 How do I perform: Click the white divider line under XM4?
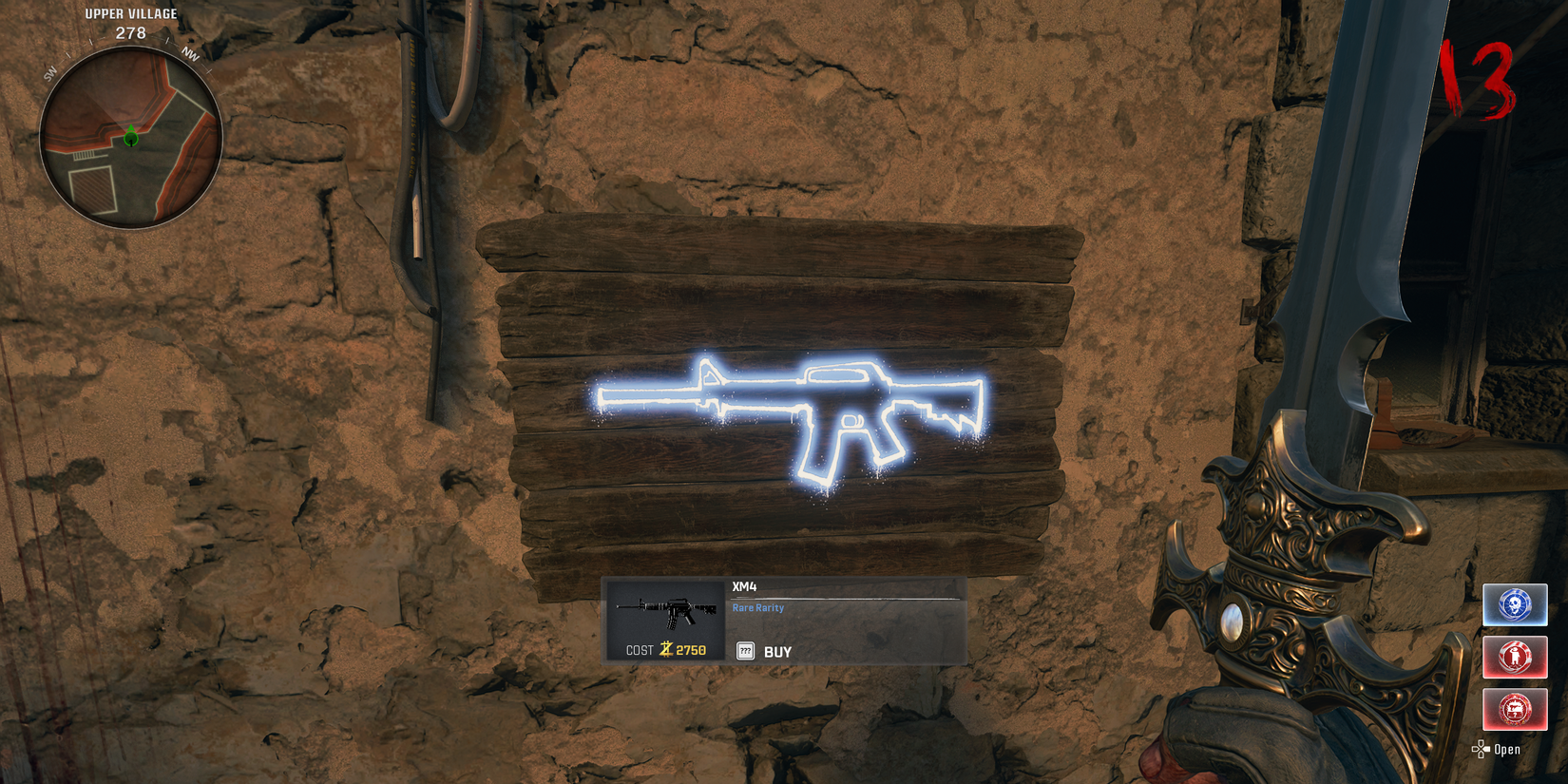(844, 597)
